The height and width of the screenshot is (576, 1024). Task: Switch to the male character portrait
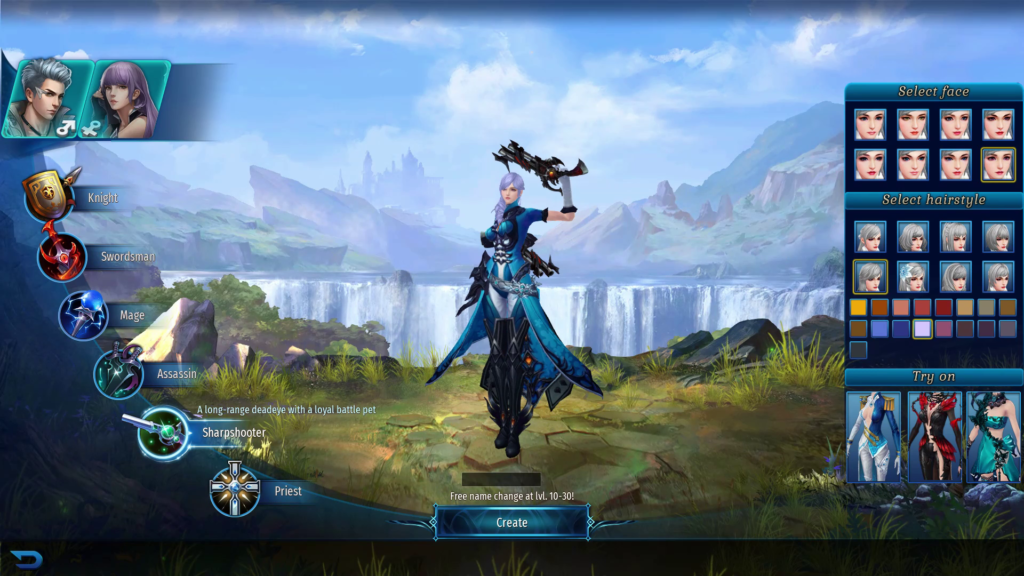(43, 98)
